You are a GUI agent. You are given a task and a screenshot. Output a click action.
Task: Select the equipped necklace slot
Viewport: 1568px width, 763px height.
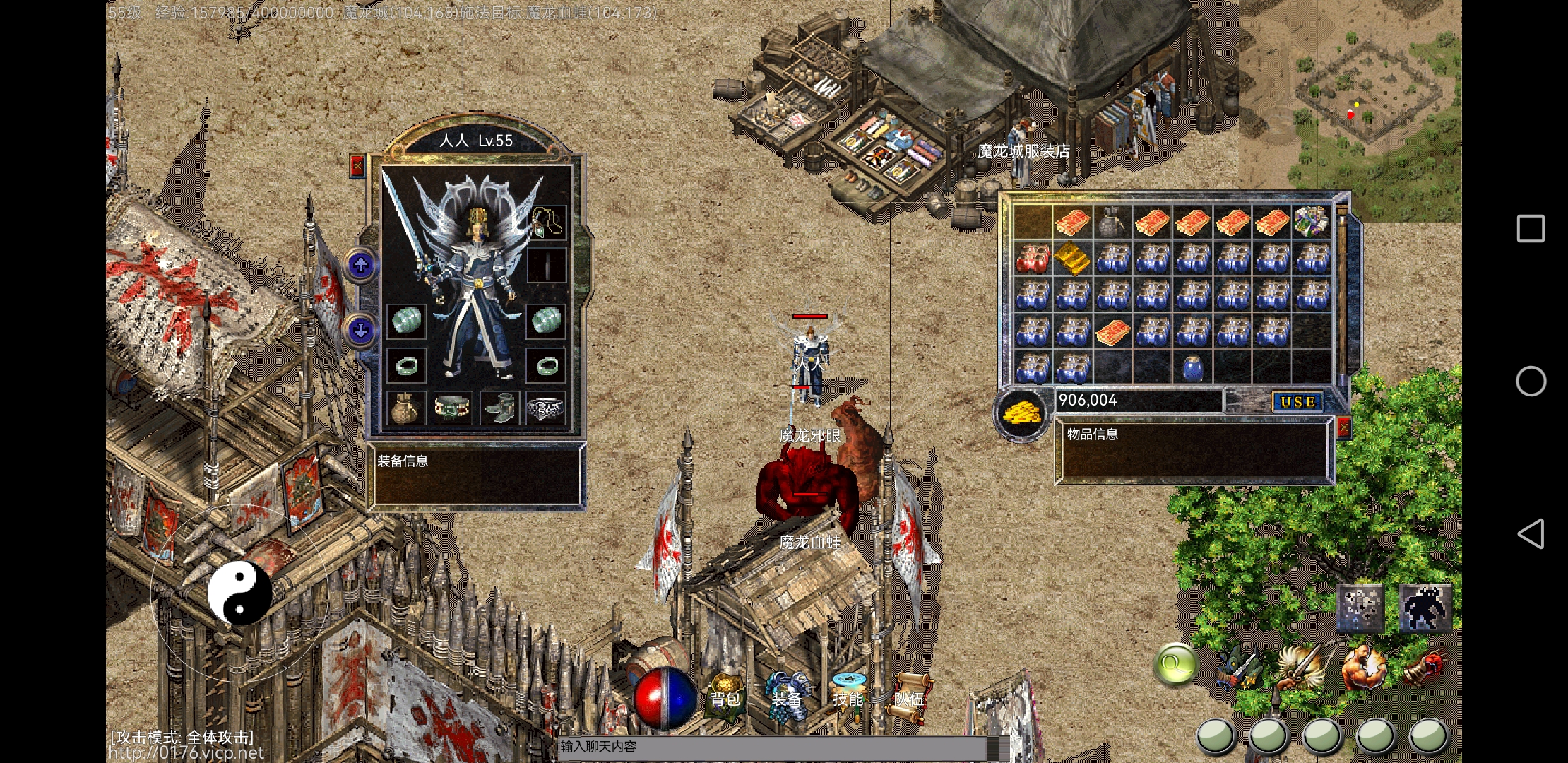548,222
